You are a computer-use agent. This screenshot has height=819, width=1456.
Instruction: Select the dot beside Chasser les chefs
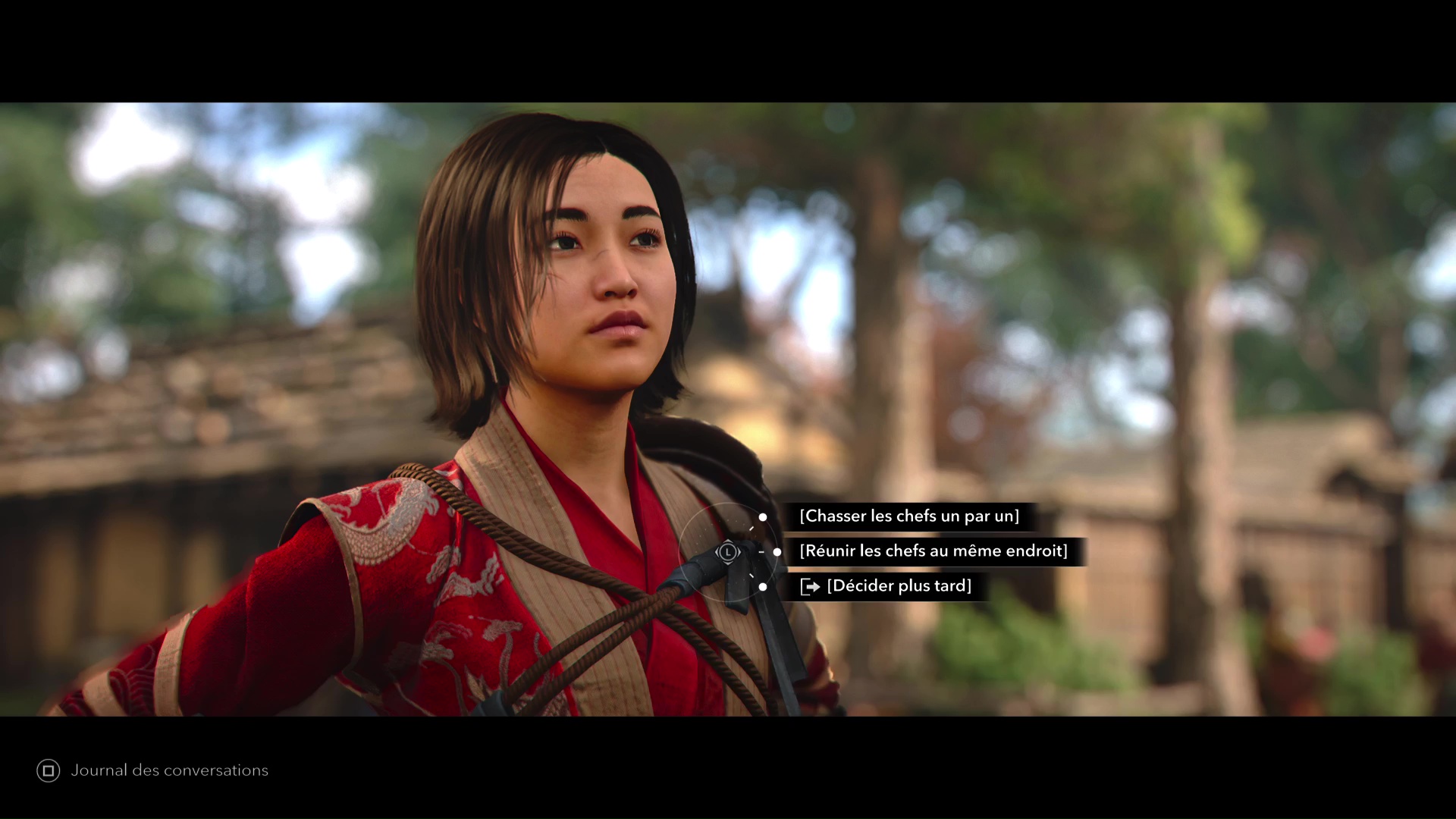(x=763, y=517)
